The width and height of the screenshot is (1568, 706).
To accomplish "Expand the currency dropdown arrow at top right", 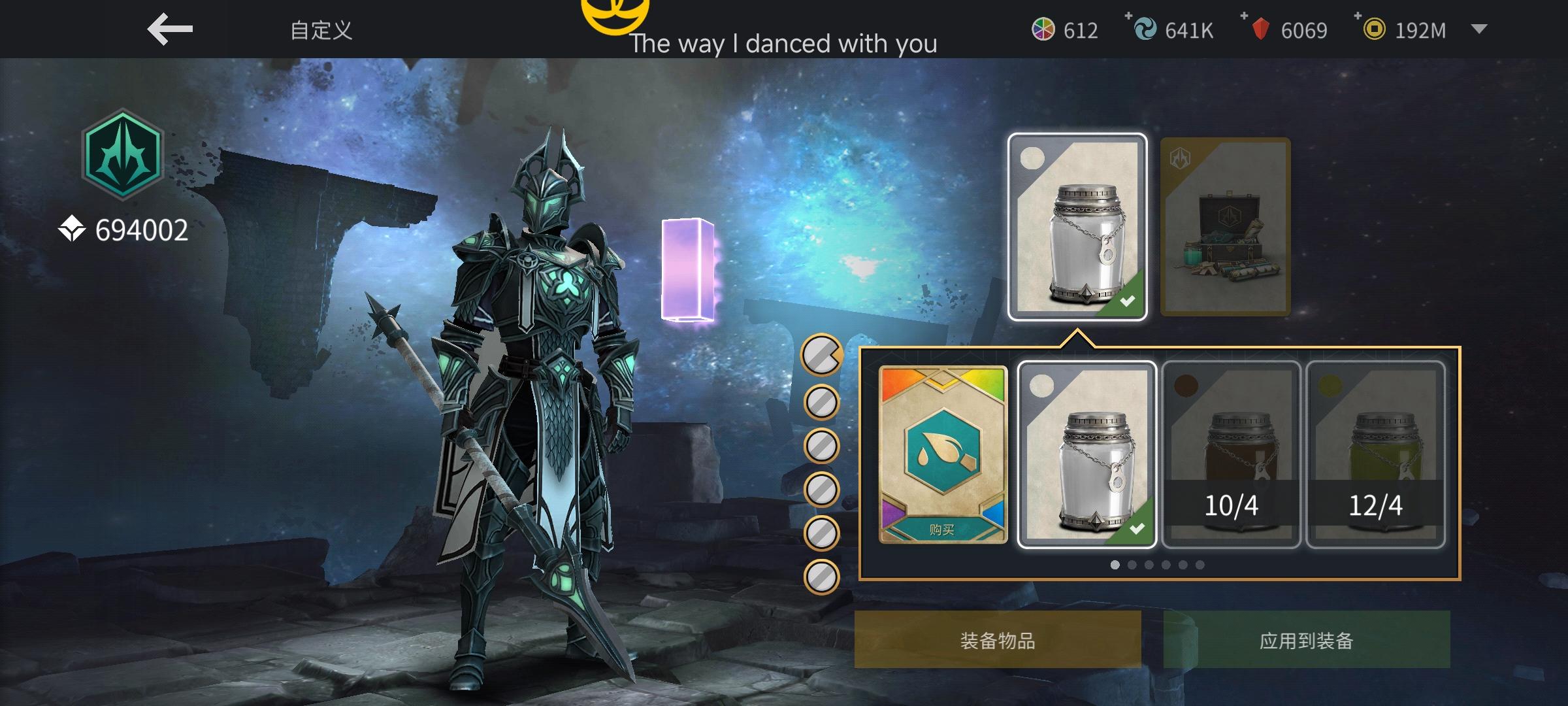I will [1478, 30].
